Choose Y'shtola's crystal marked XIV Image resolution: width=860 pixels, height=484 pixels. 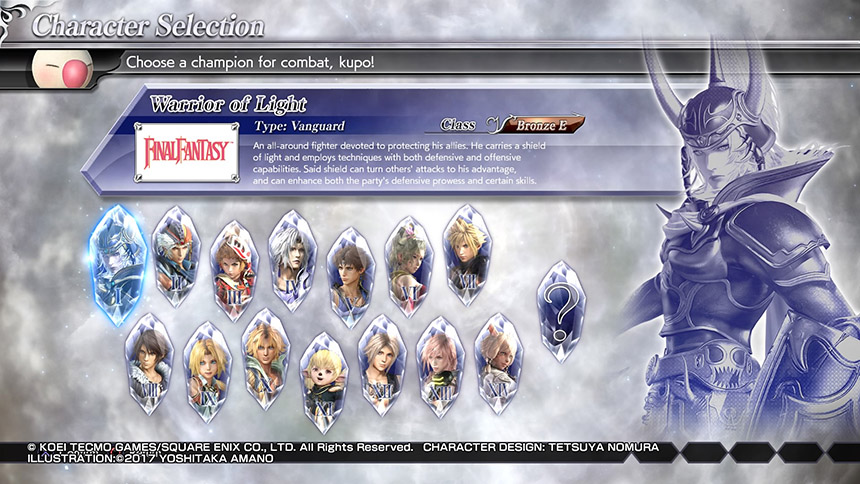coord(499,364)
